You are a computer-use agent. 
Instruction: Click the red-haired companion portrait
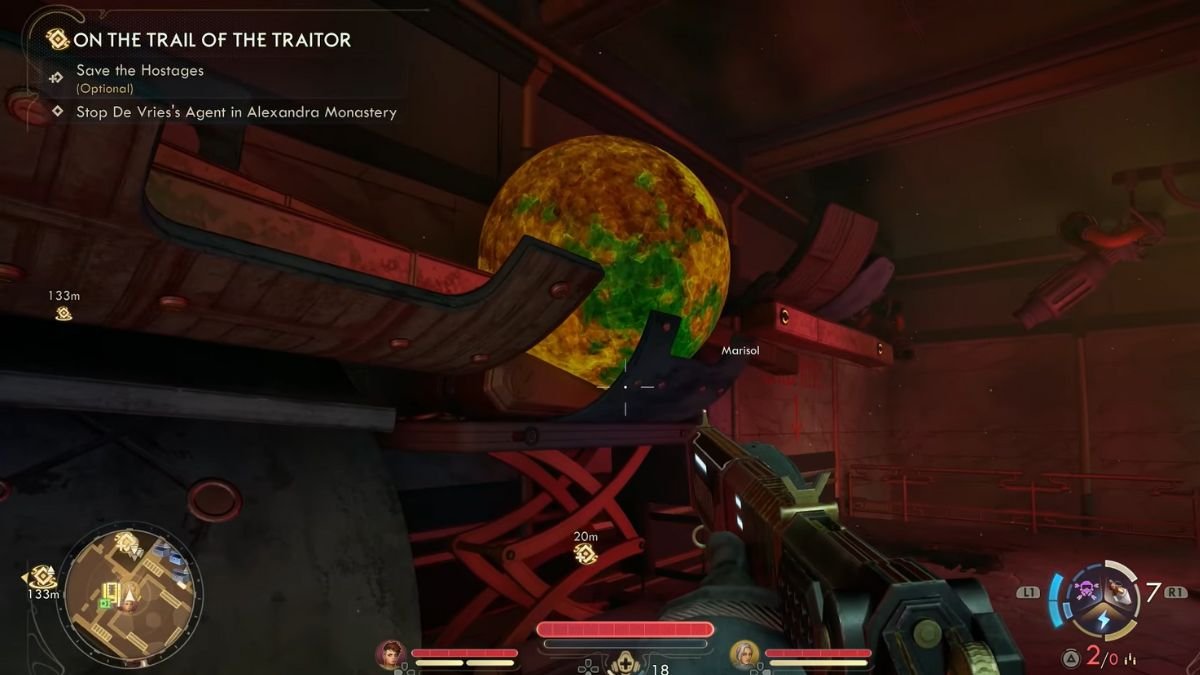[389, 654]
